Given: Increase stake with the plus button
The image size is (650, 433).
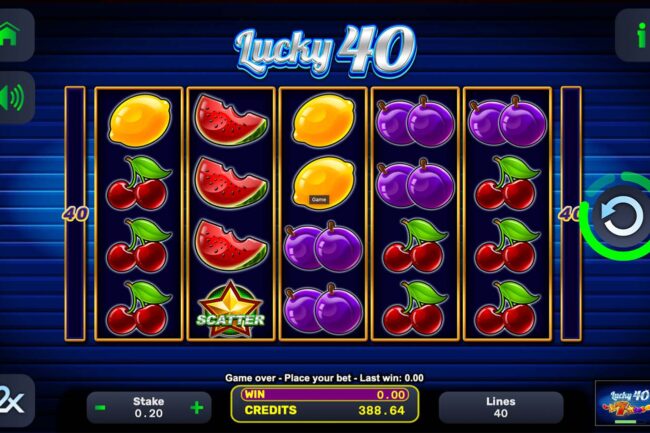Looking at the screenshot, I should click(196, 408).
